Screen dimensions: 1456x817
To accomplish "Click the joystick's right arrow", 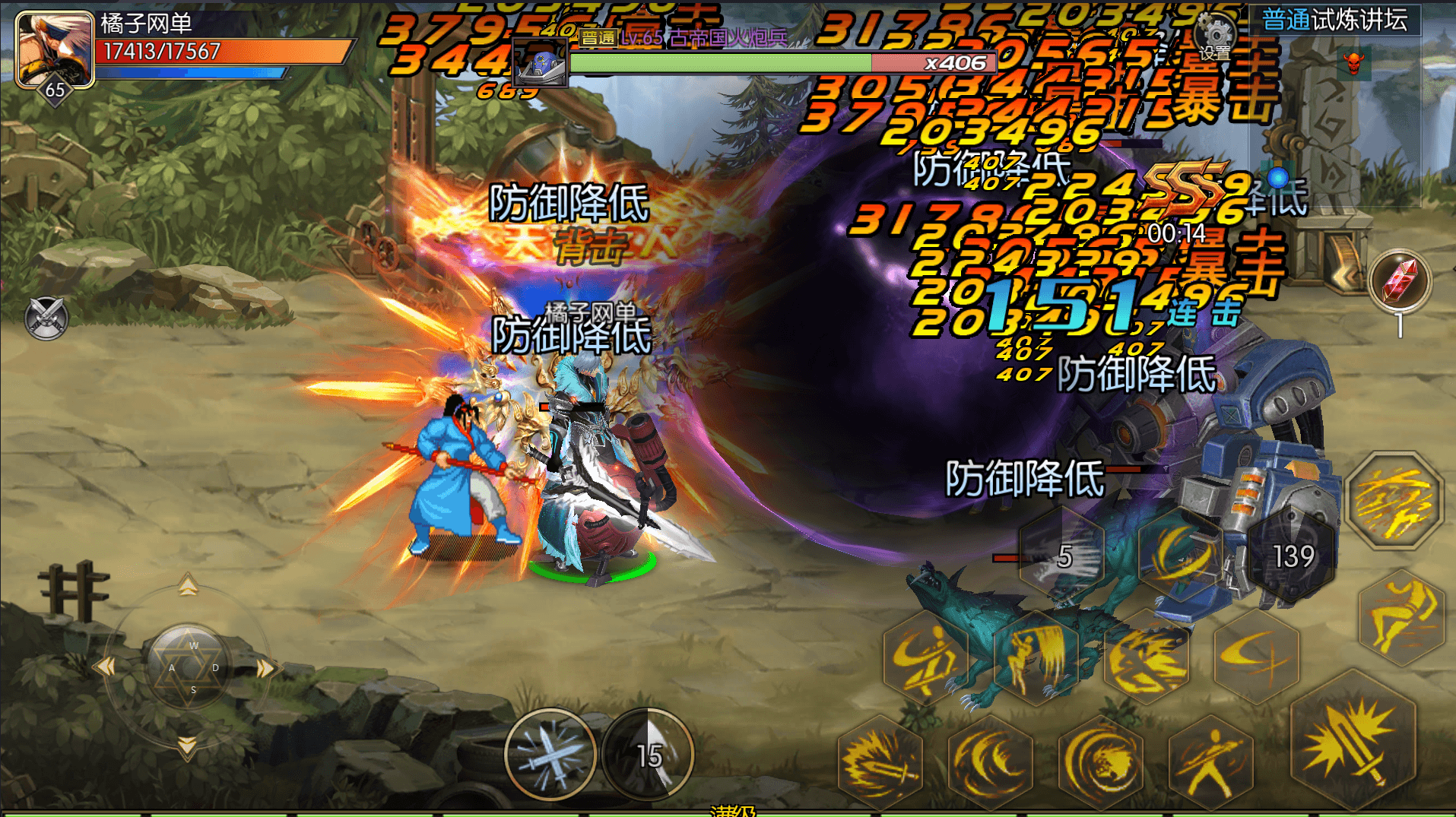I will 265,668.
